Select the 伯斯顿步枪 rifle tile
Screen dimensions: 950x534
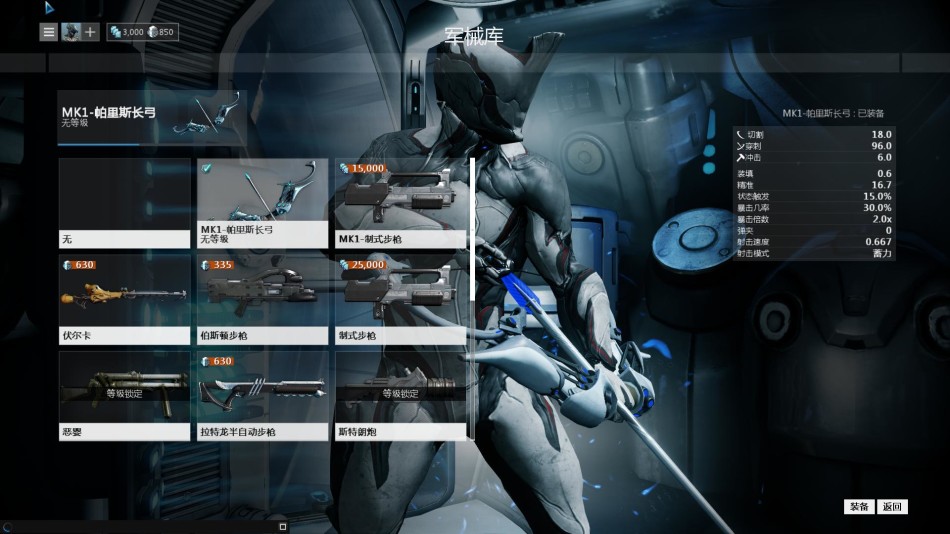coord(263,300)
